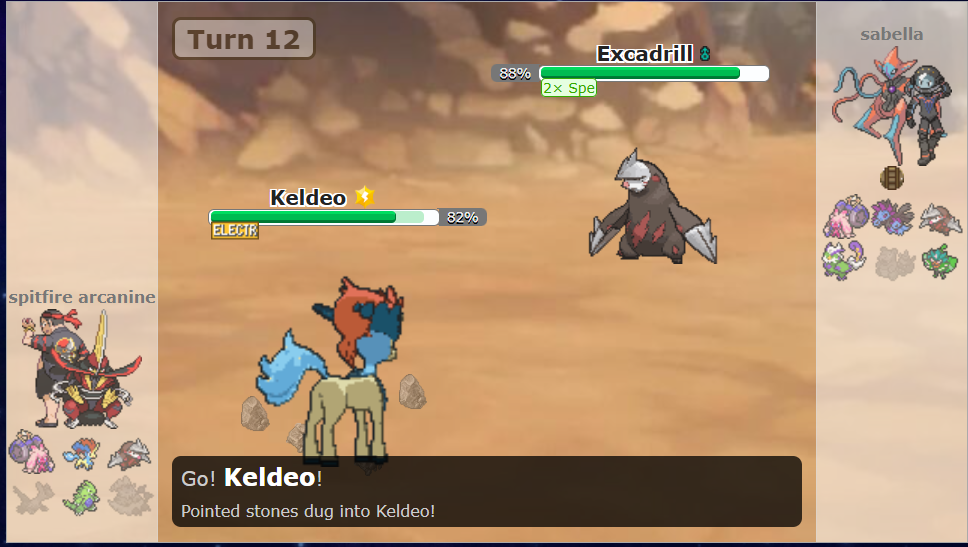Screen dimensions: 968x547
Task: Select spitfire arcanine's green Tyranitar icon
Action: (80, 495)
